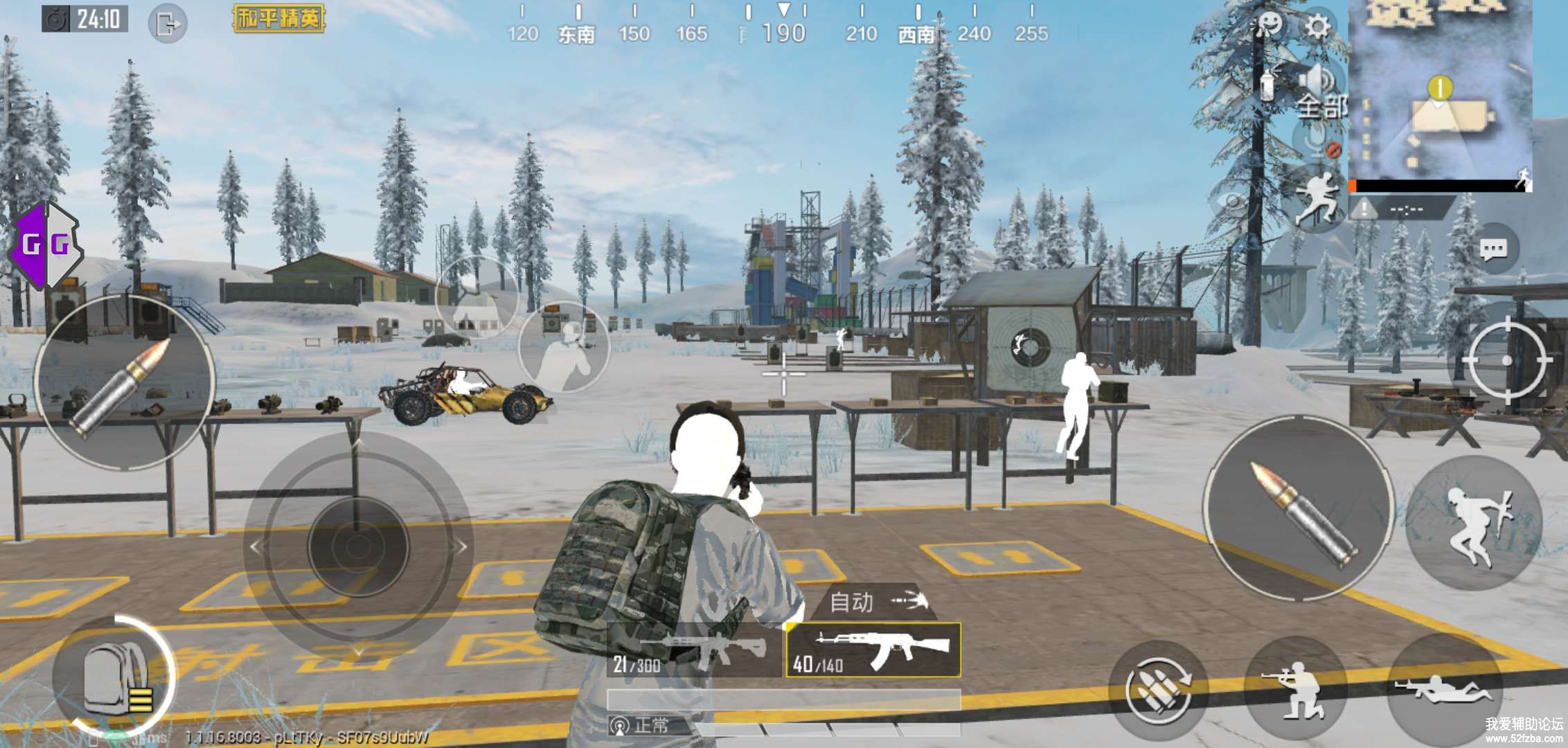Tap the jump button
This screenshot has height=748, width=1568.
pyautogui.click(x=1475, y=523)
